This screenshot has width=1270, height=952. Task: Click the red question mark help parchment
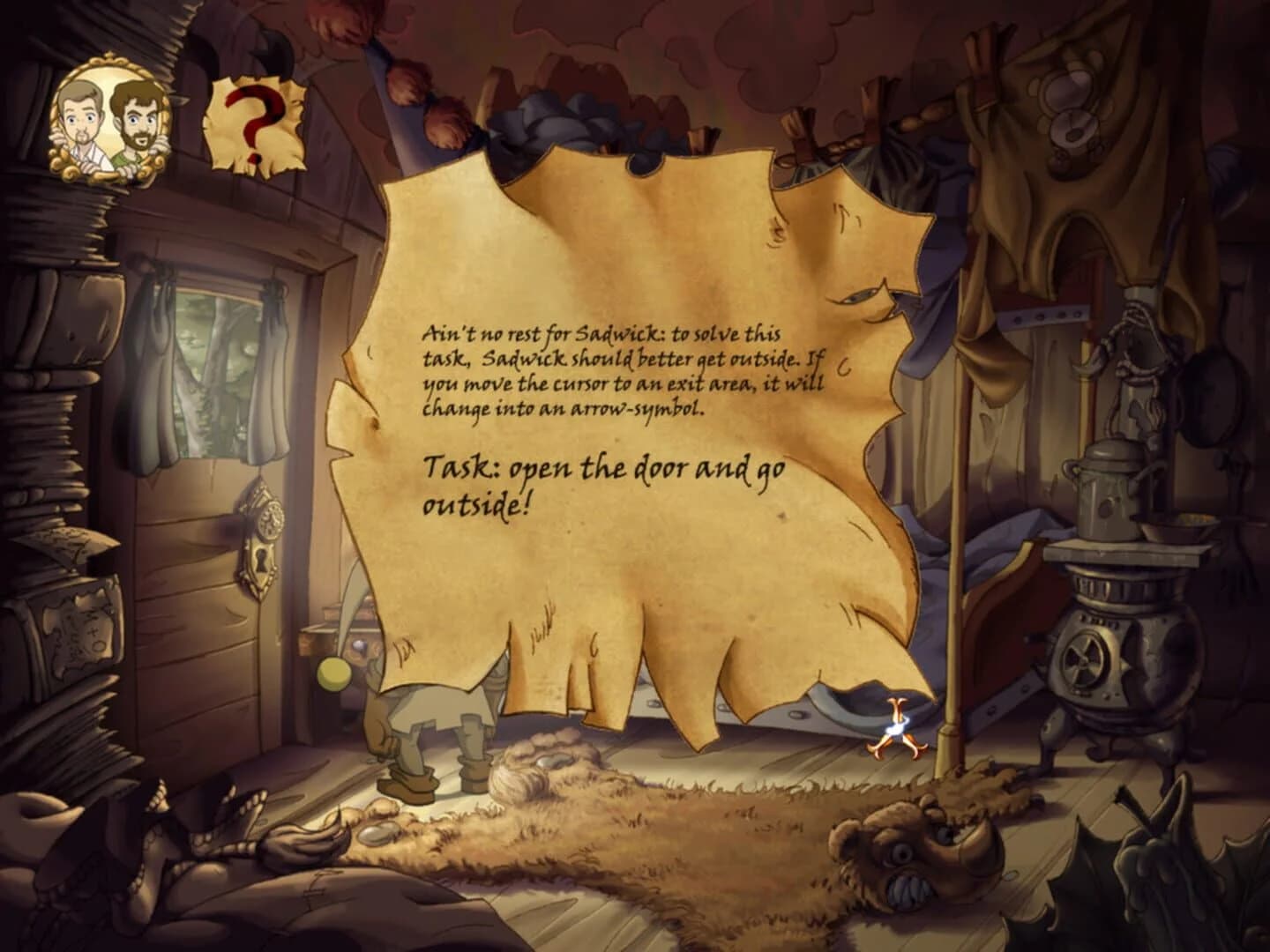257,121
